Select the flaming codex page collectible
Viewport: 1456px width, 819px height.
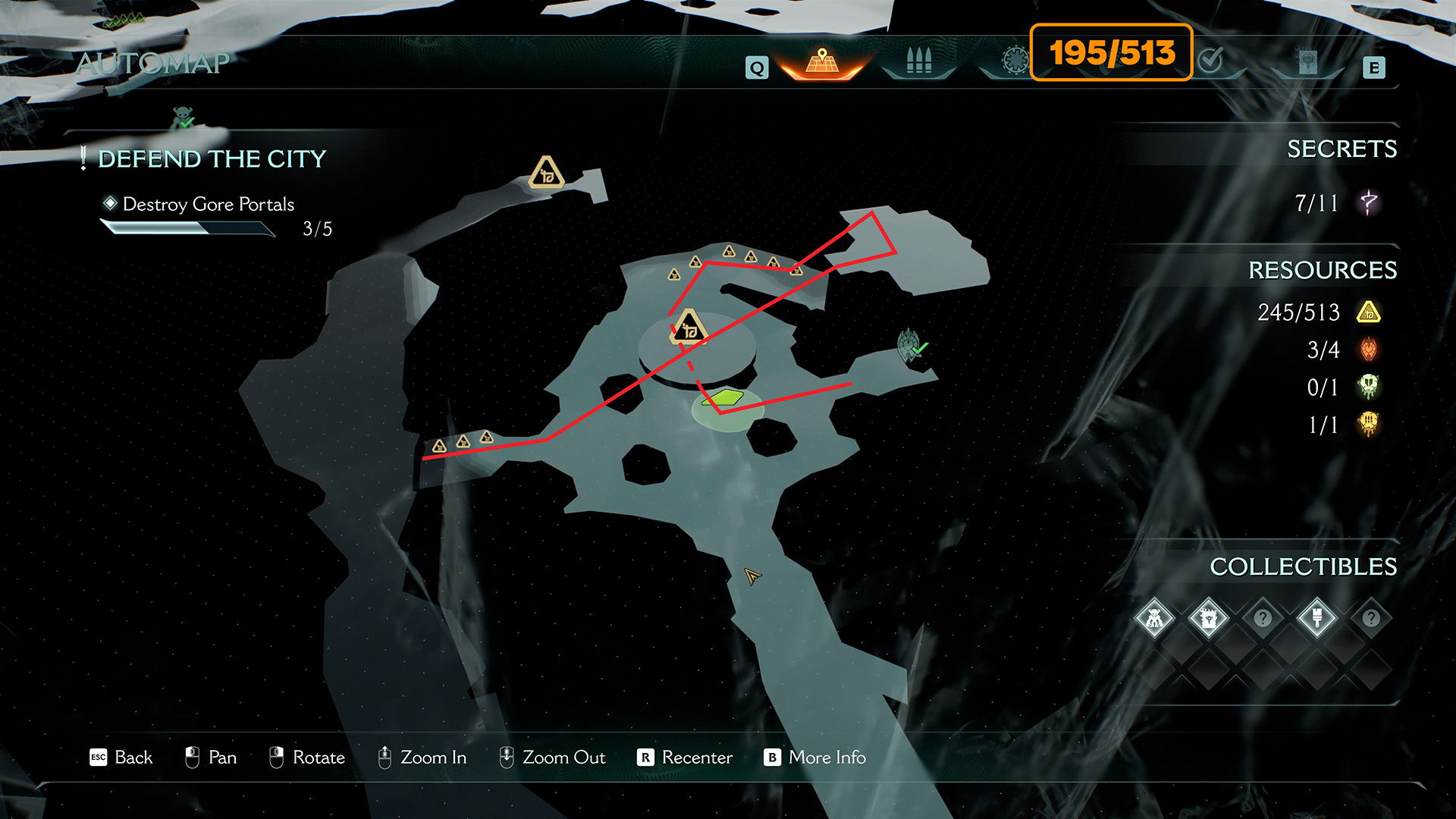pos(1209,619)
